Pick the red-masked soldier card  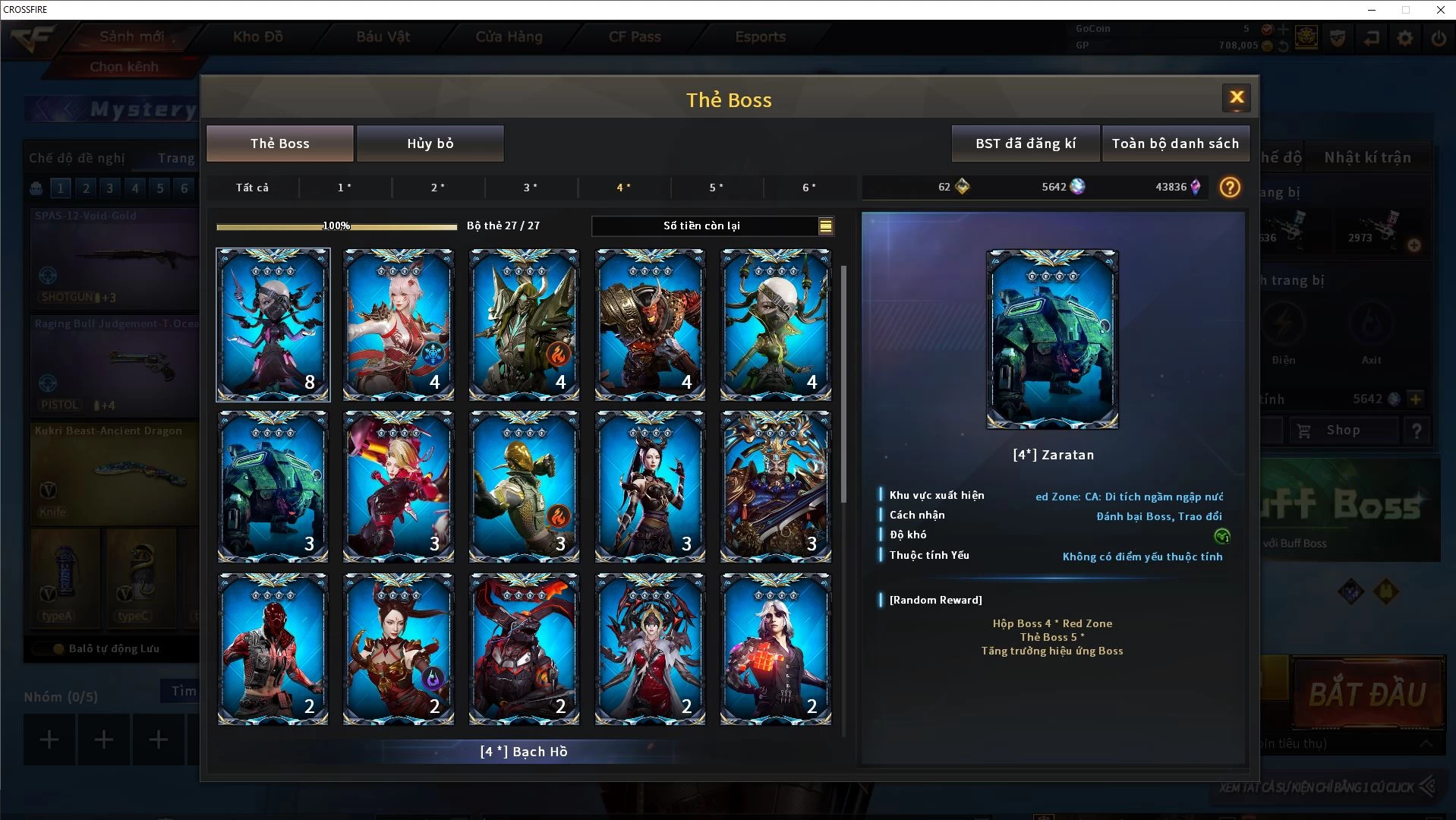273,648
